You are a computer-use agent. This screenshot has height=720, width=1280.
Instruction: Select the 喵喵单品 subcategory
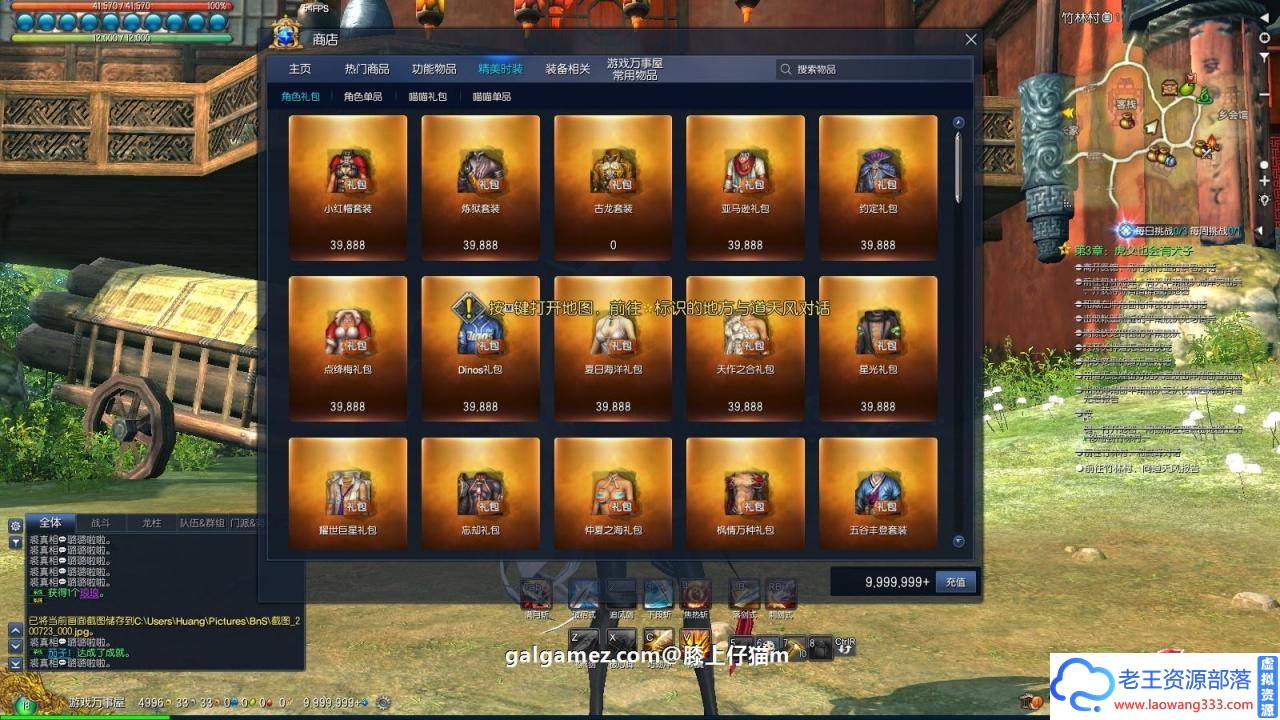point(492,97)
